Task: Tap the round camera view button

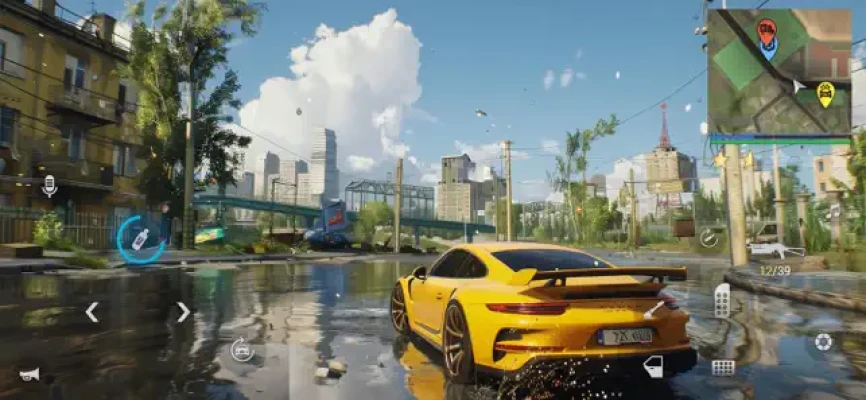Action: (823, 342)
